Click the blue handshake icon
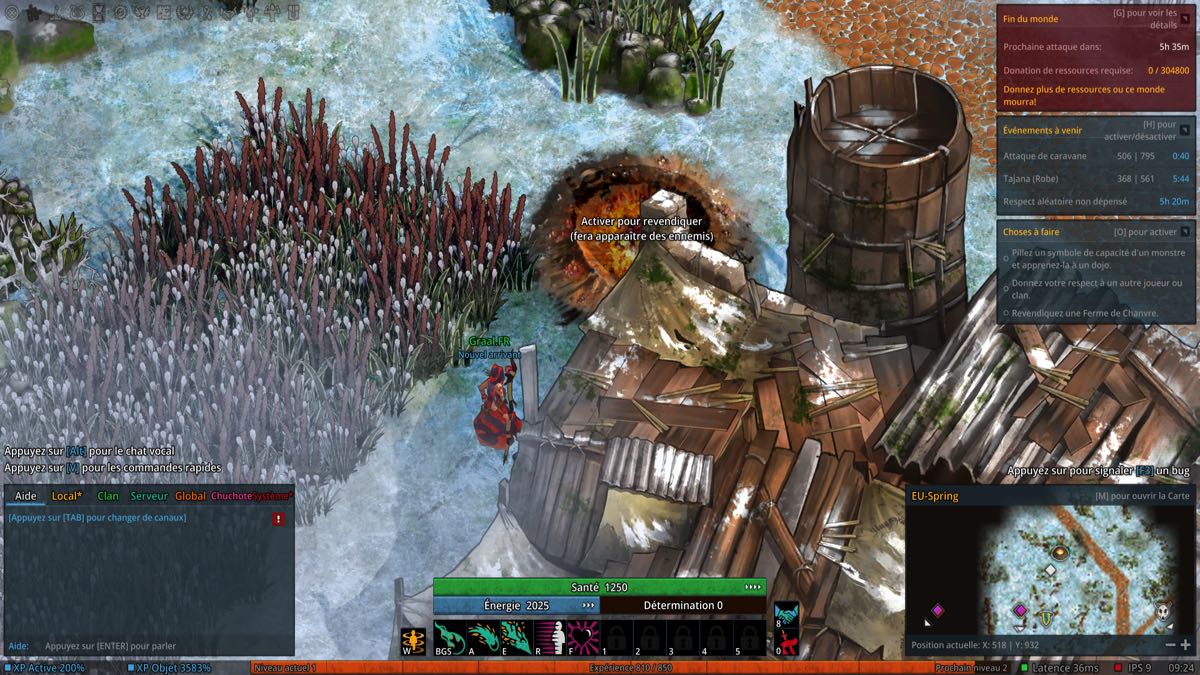The image size is (1200, 675). tap(786, 613)
